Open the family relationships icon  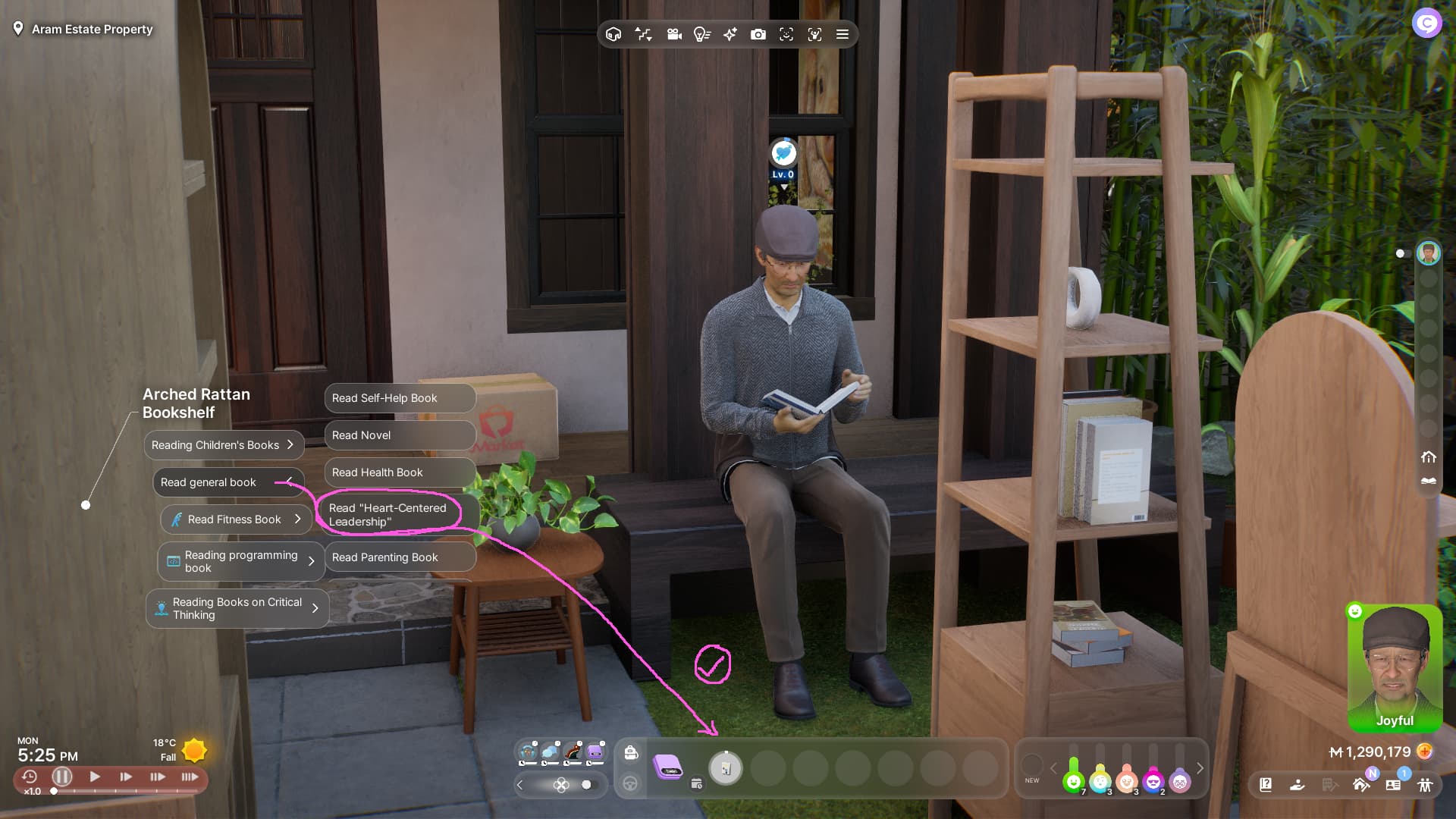[x=1425, y=785]
